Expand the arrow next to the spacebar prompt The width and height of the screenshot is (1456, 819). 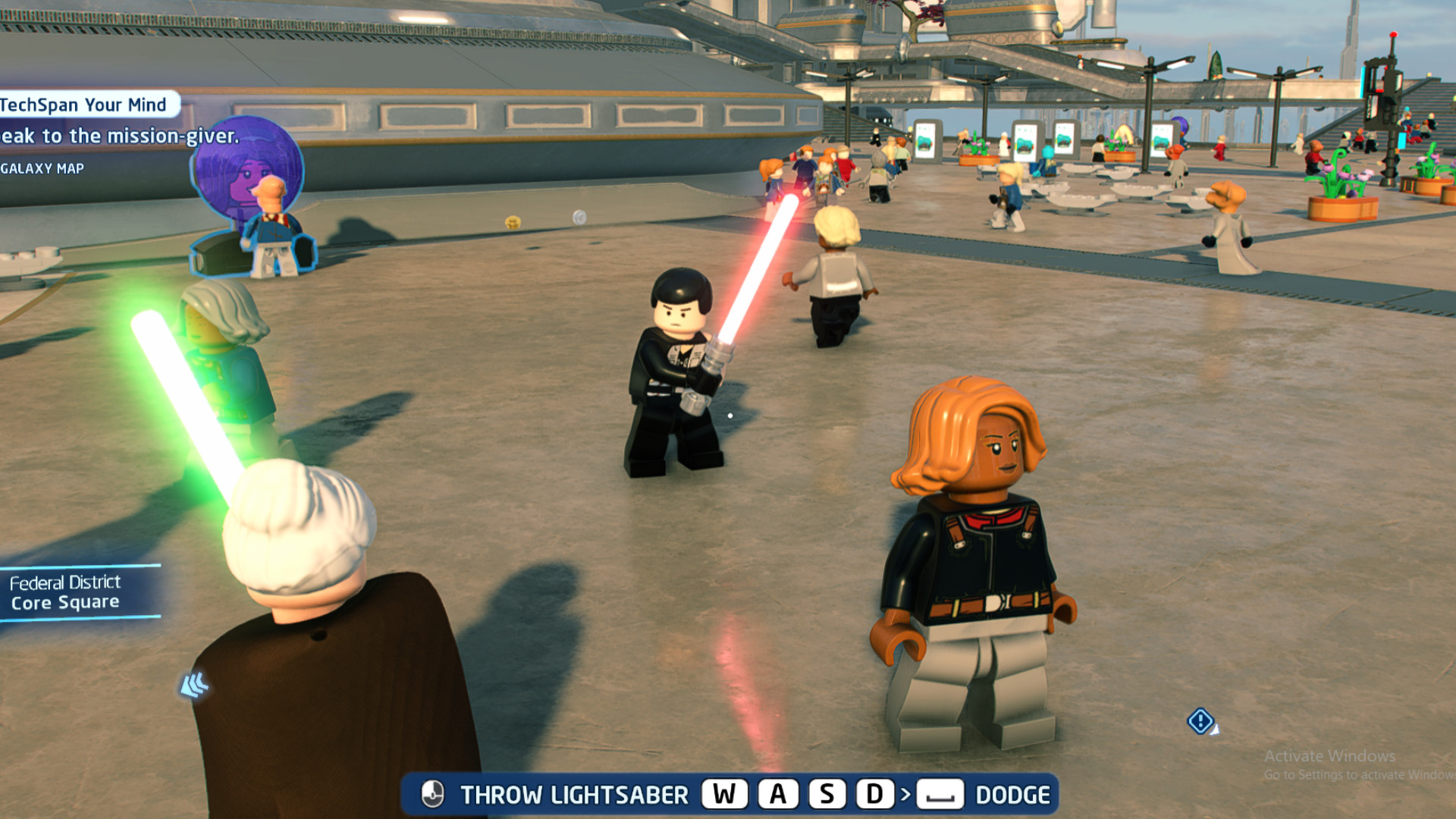pyautogui.click(x=905, y=795)
